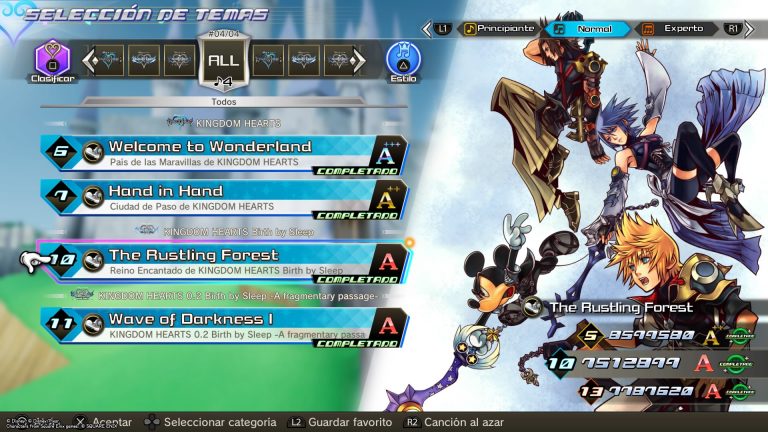Select the Normal difficulty tab
768x432 pixels.
[591, 29]
